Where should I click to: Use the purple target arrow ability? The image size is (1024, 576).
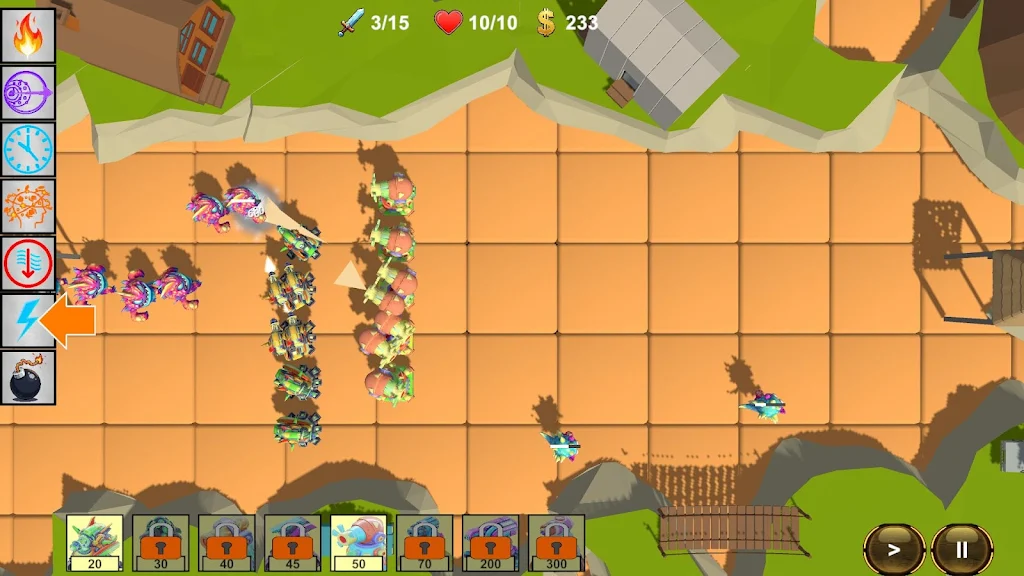(x=28, y=92)
